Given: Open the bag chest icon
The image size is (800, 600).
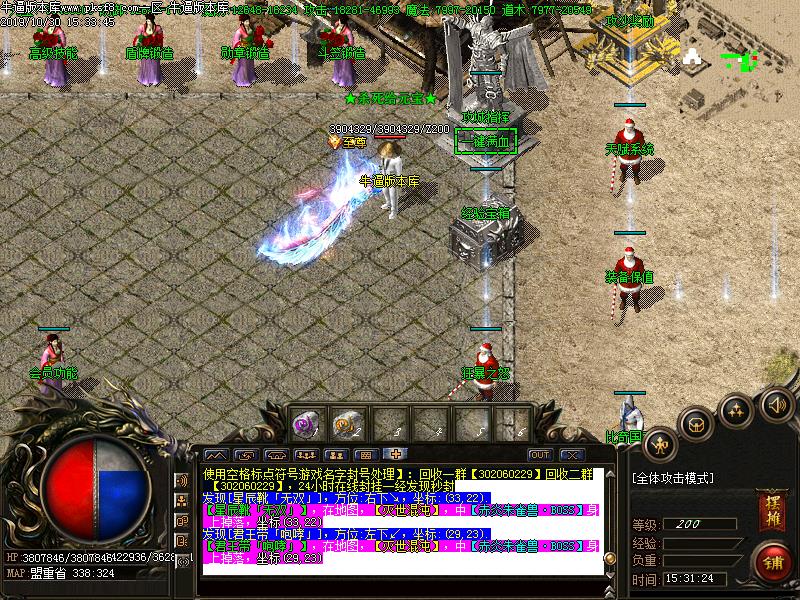Looking at the screenshot, I should coord(695,424).
